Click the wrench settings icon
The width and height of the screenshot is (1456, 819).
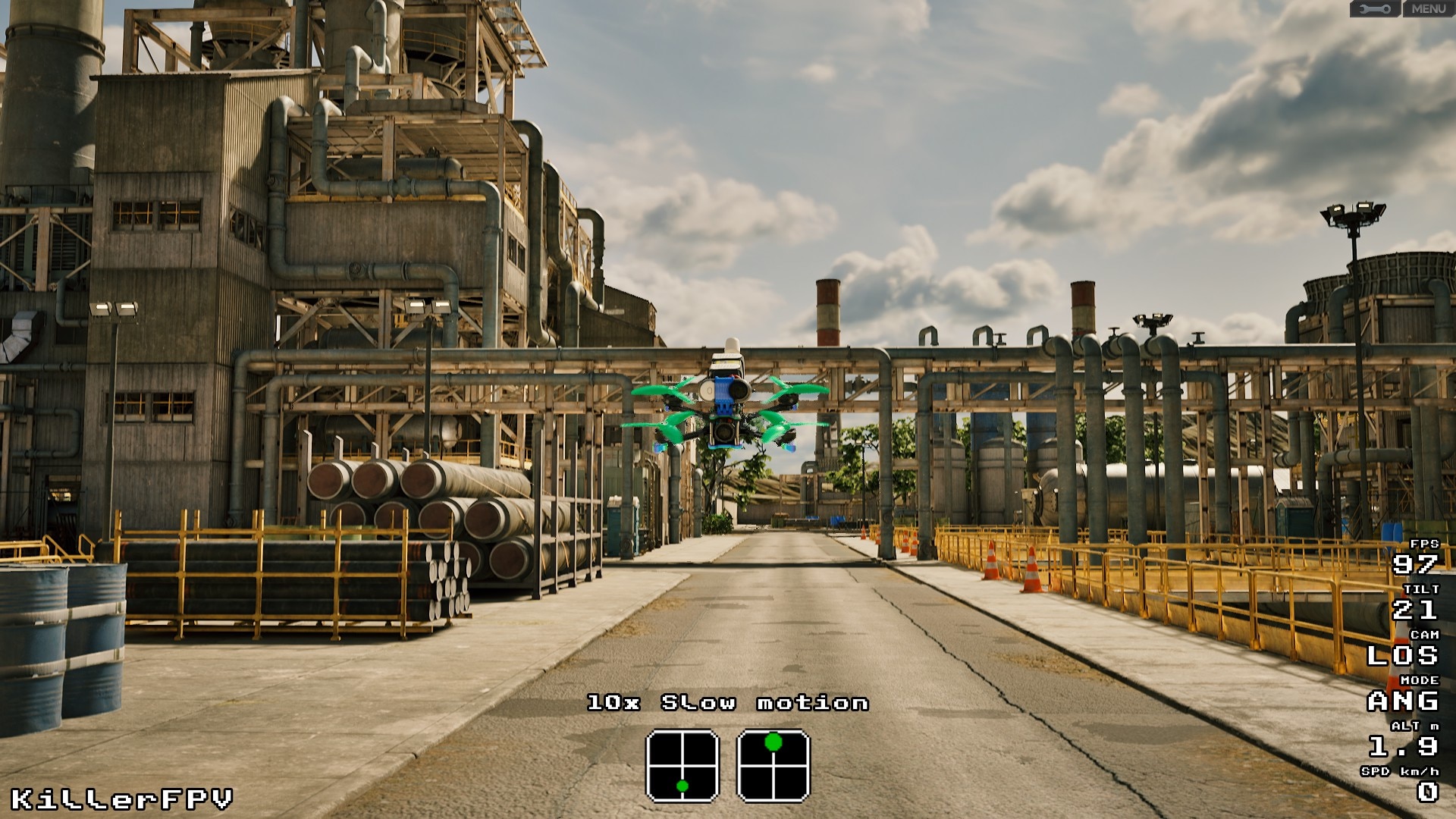1375,9
